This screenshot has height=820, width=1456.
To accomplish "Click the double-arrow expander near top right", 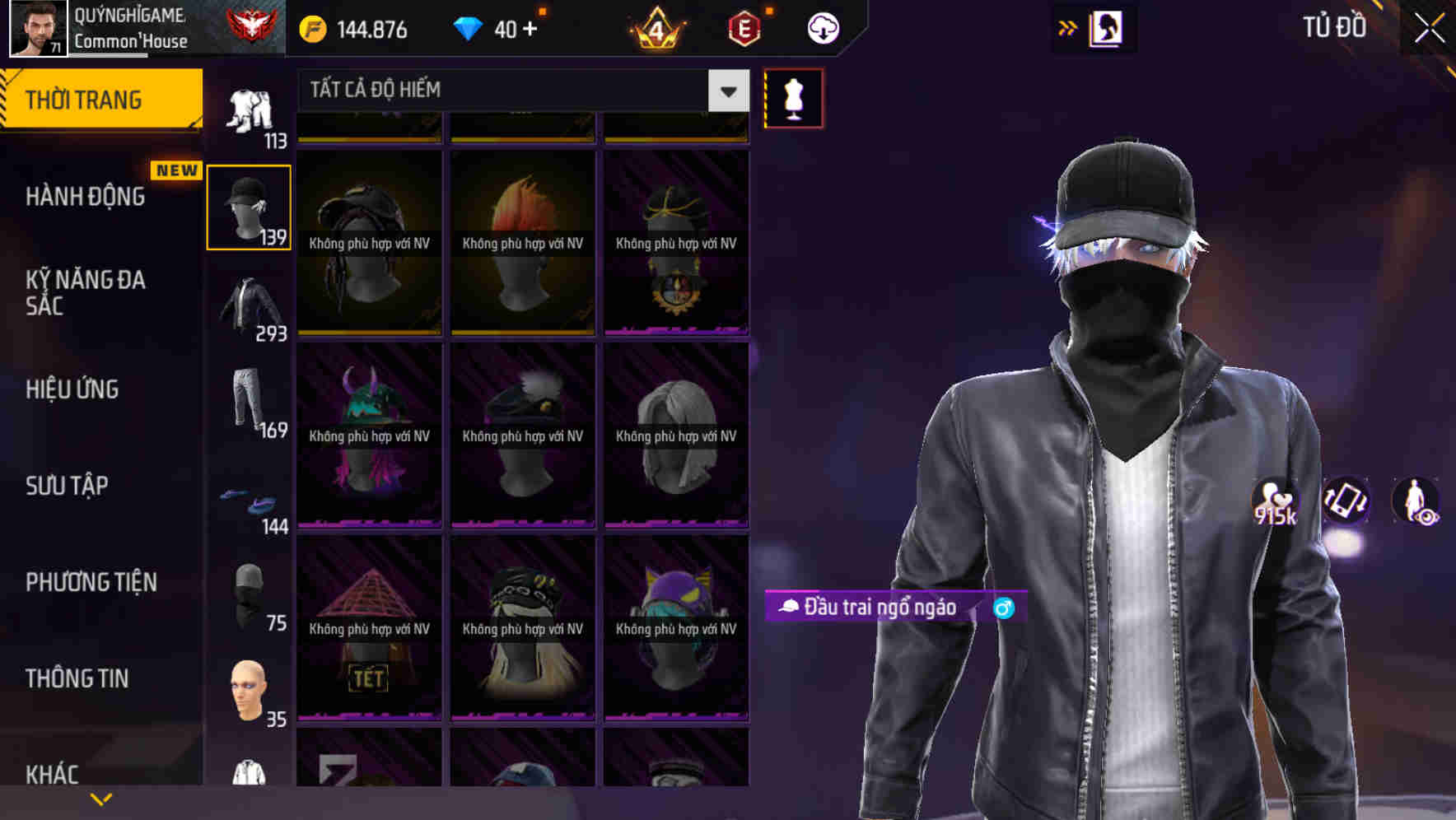I will pyautogui.click(x=1068, y=27).
